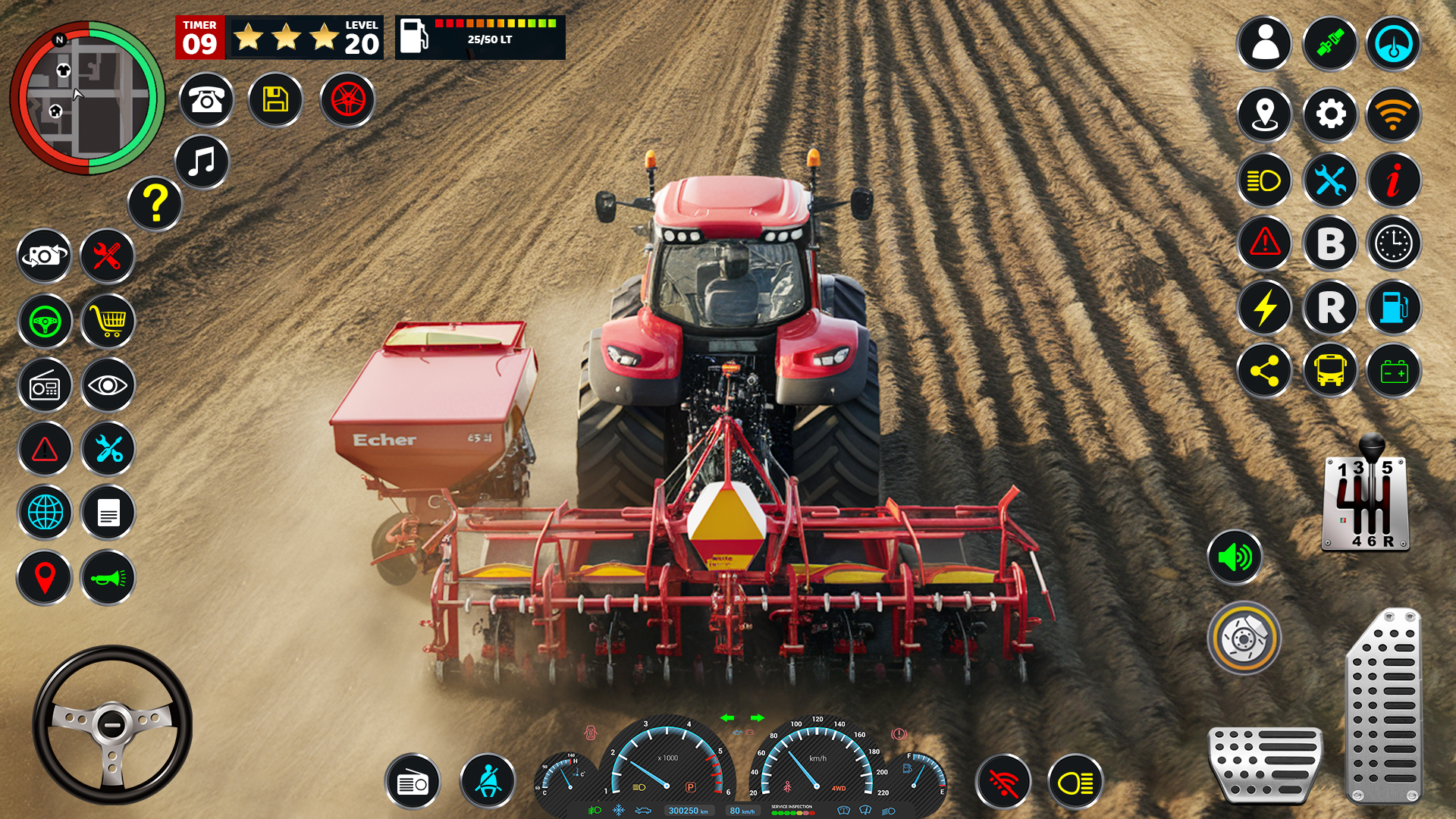Select the horn icon

point(107,577)
